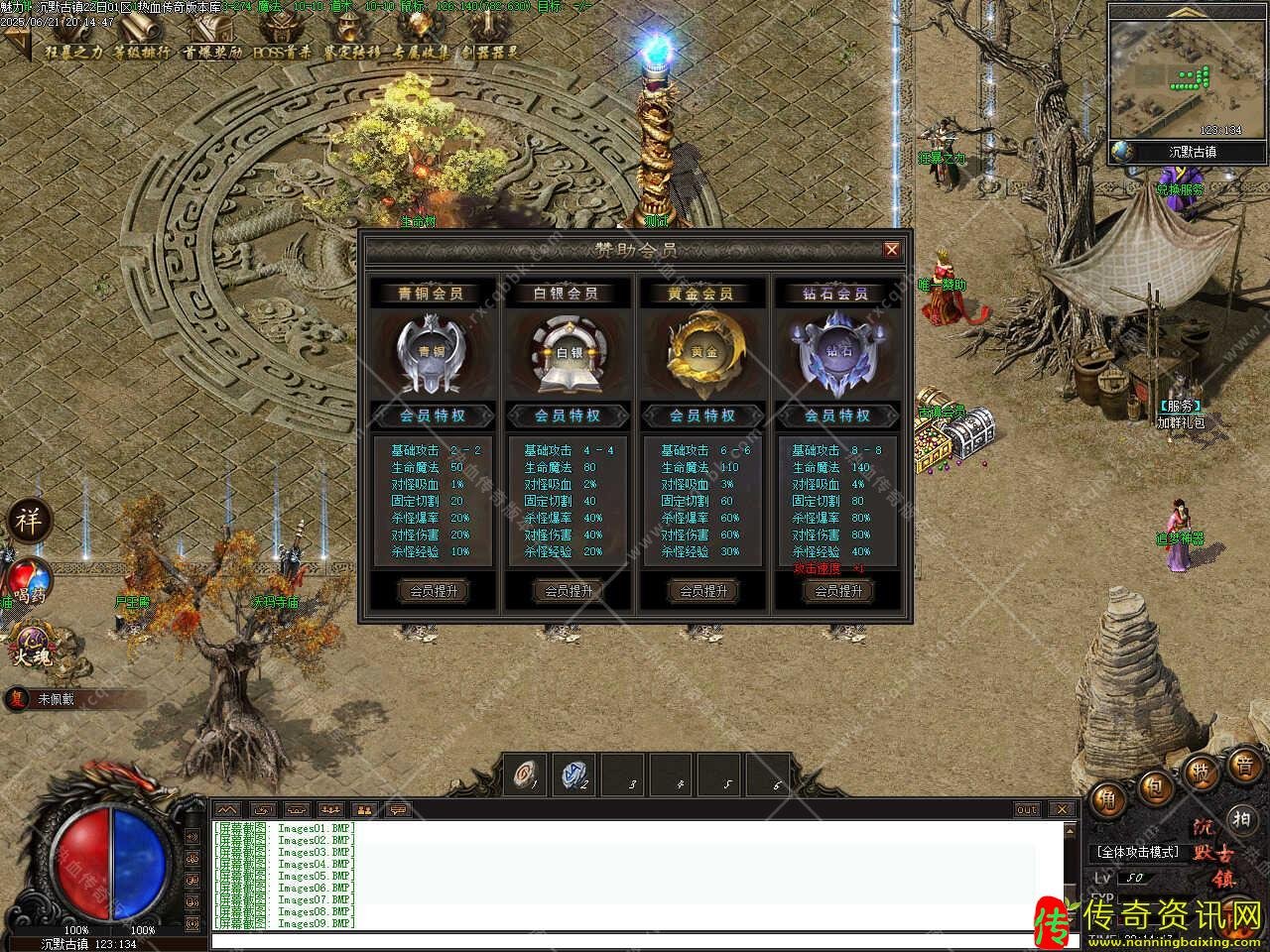The image size is (1270, 952).
Task: Open the 等级排行 ranking icon
Action: (x=141, y=40)
